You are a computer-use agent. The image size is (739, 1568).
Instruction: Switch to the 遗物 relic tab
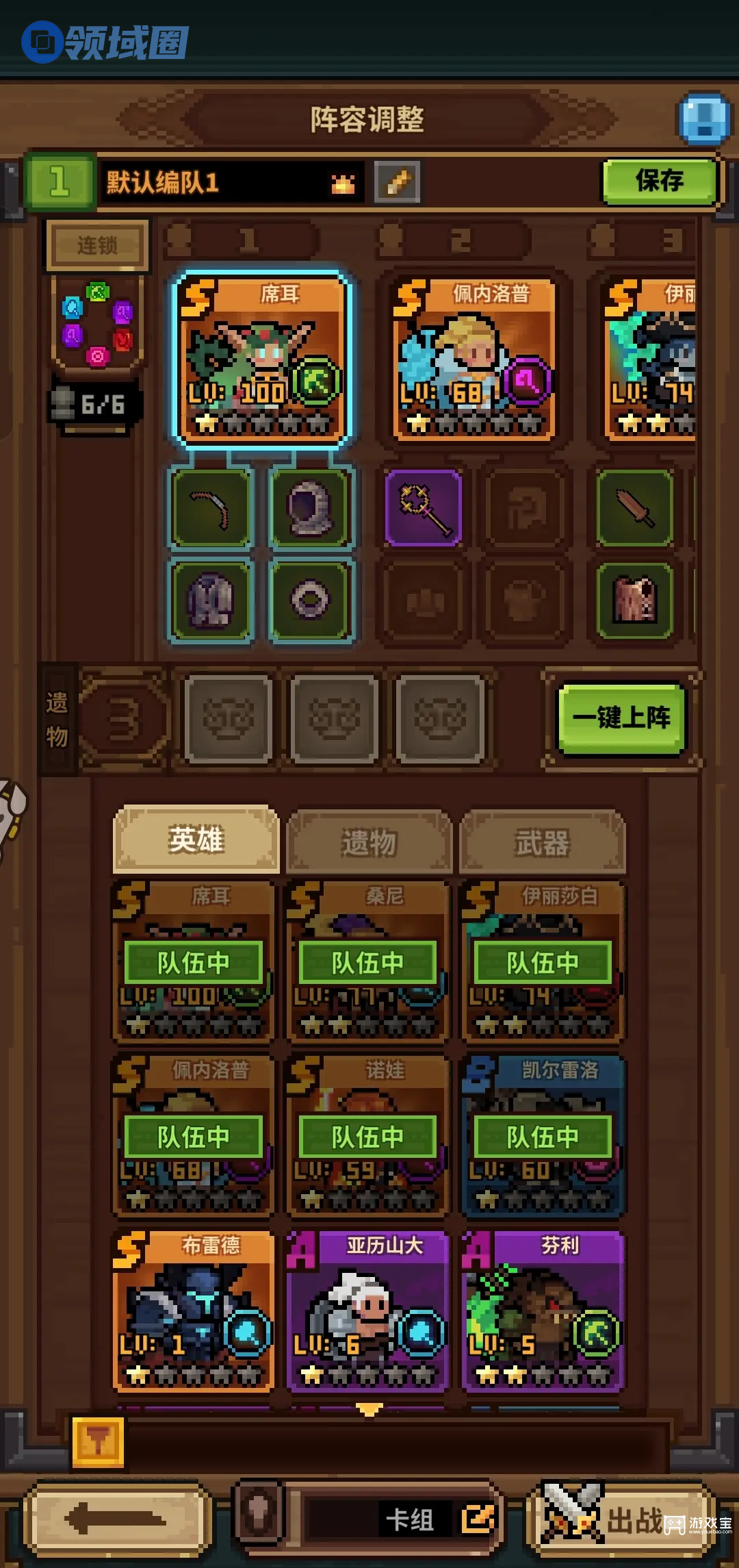(369, 842)
